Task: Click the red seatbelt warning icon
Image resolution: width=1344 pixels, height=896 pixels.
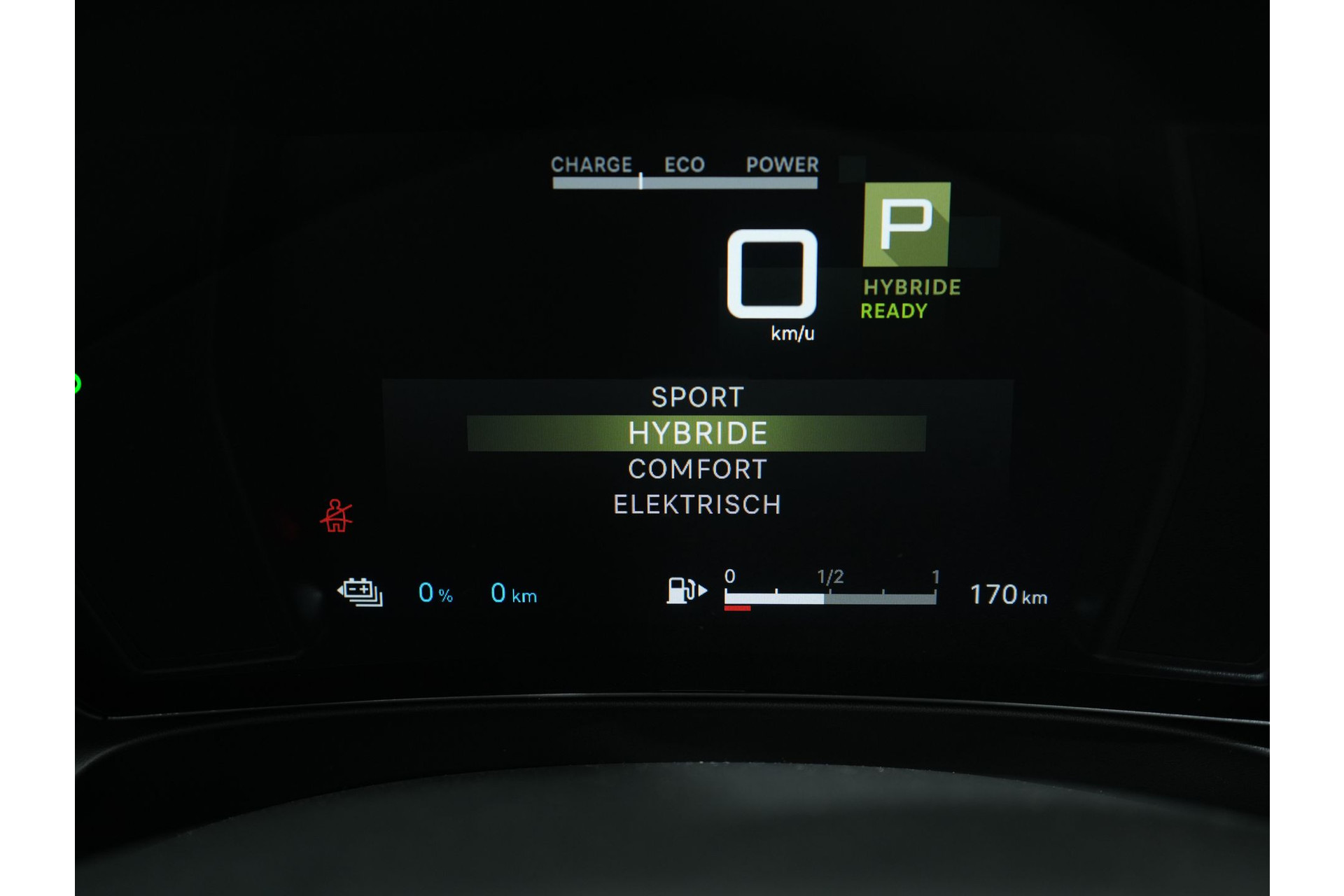Action: click(x=336, y=516)
